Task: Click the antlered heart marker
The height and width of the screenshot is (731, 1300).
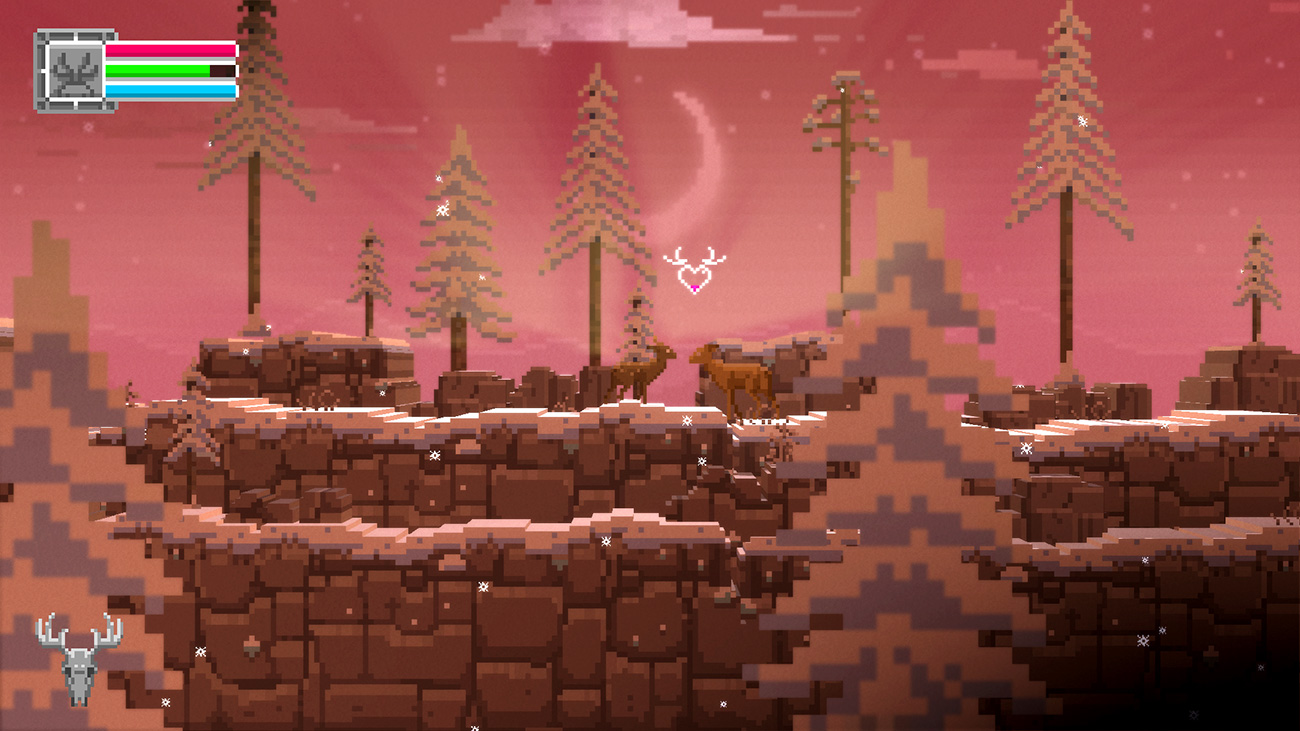Action: tap(694, 271)
